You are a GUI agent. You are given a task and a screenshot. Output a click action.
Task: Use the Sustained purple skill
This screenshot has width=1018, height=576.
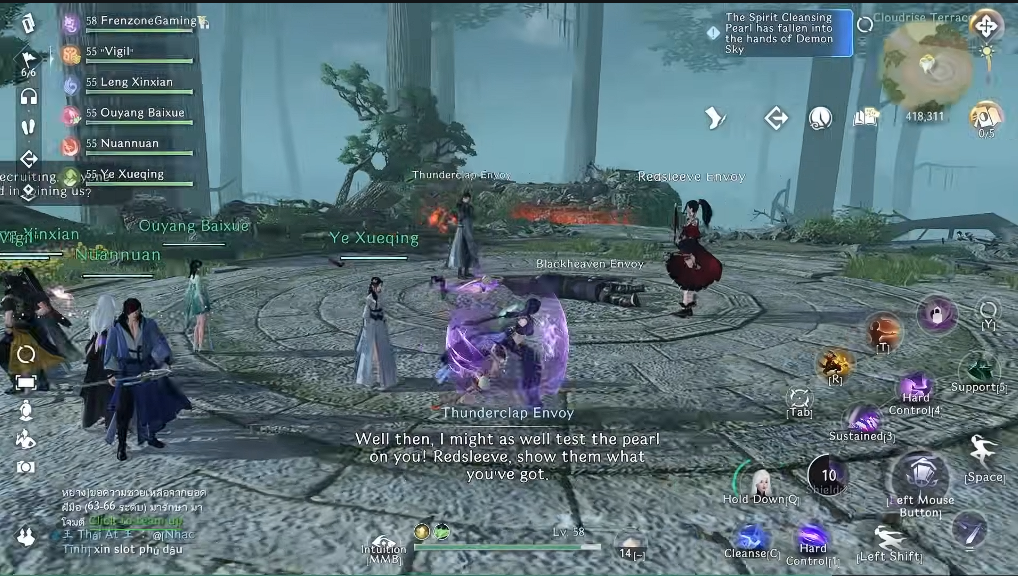tap(862, 420)
